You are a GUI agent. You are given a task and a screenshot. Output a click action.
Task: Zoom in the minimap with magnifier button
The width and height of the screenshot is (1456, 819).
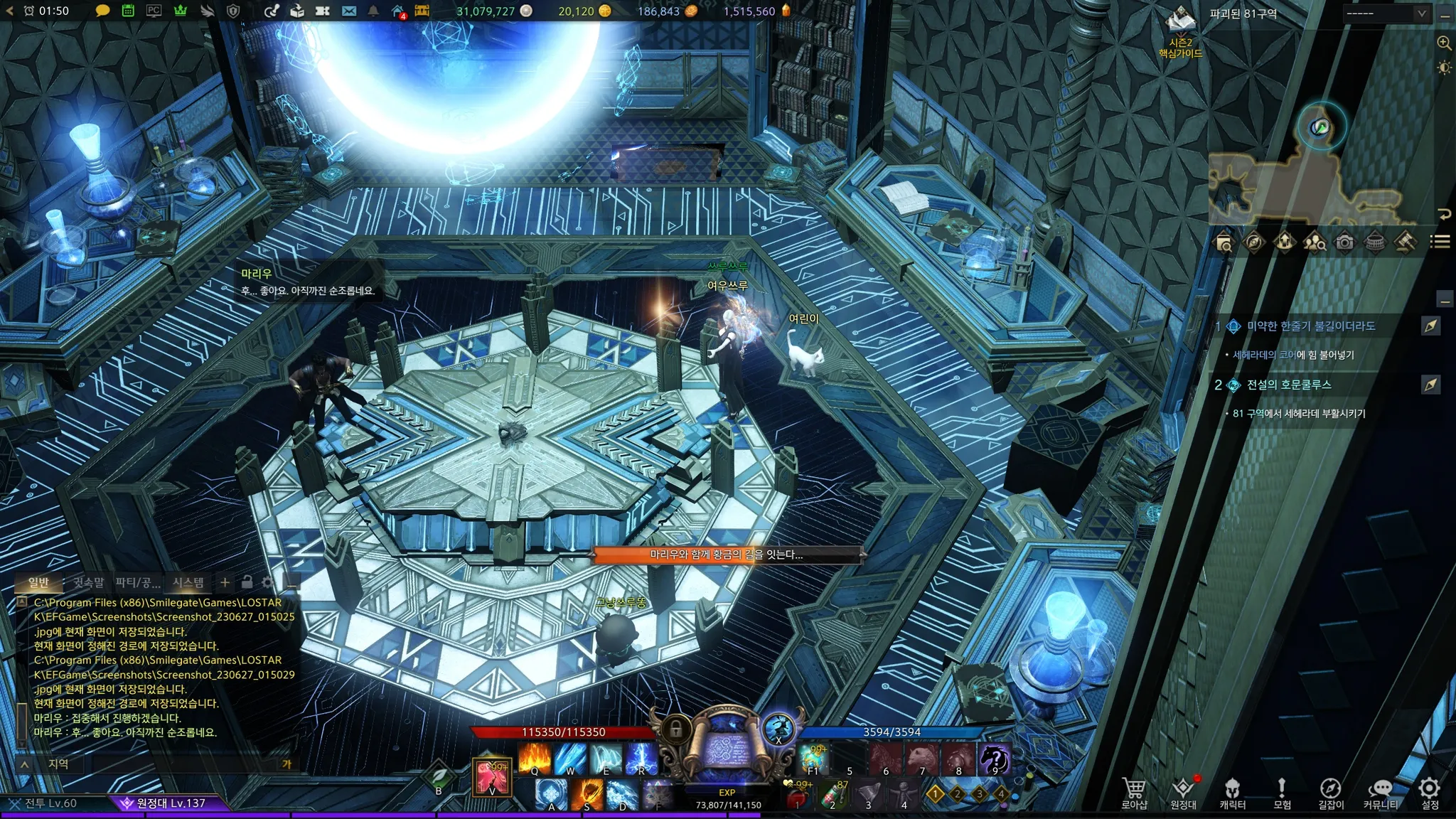[x=1444, y=43]
